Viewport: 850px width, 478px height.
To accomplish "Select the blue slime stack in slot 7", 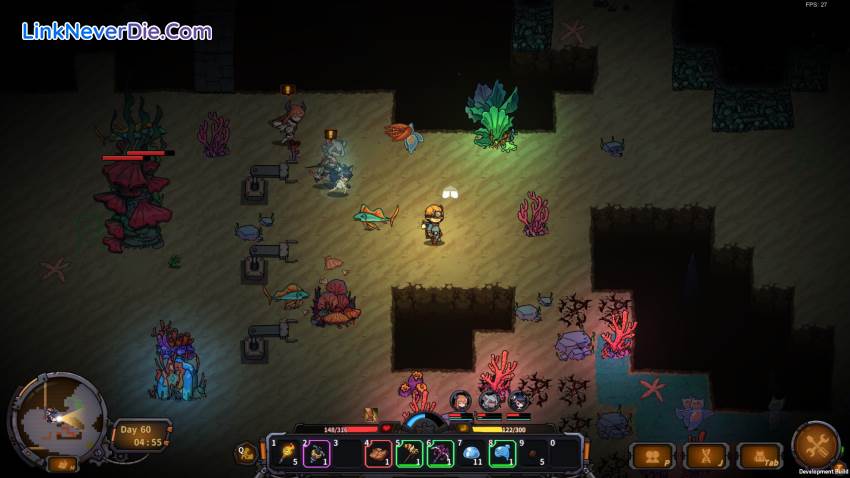I will (471, 454).
